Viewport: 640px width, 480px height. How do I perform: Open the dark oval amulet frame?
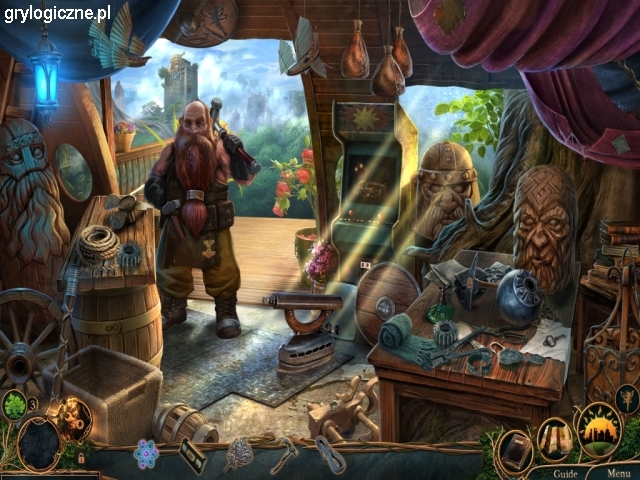coord(40,445)
